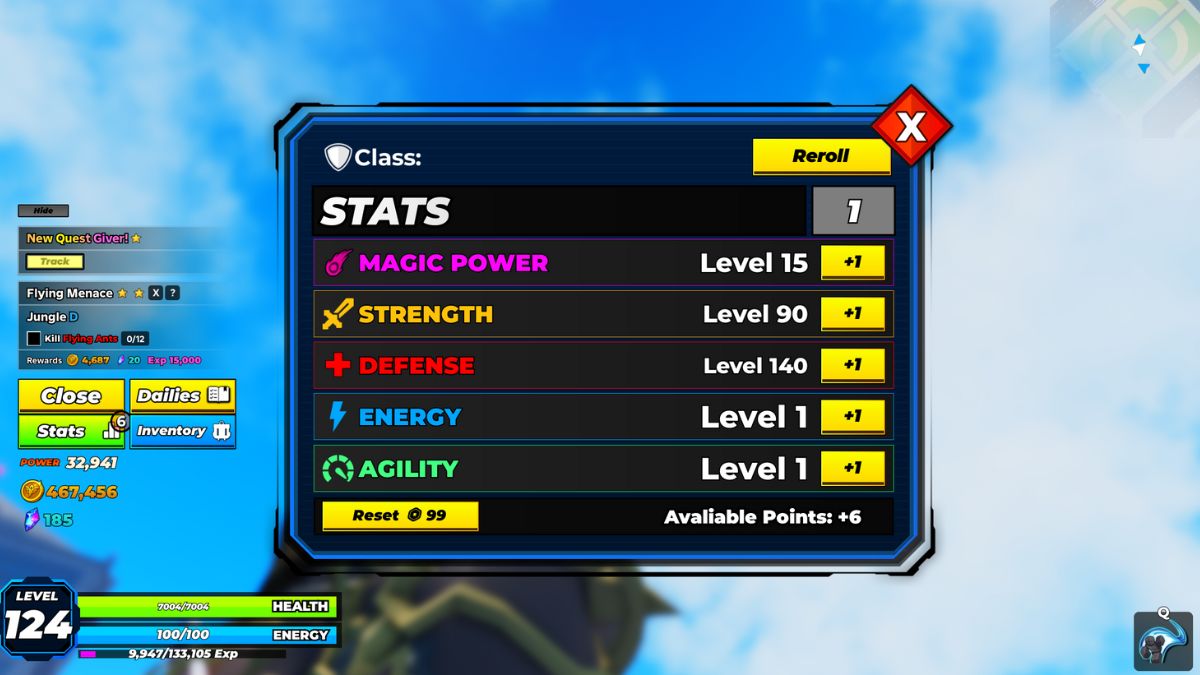The image size is (1200, 675).
Task: Click the stat point amount box showing 1
Action: [x=853, y=211]
